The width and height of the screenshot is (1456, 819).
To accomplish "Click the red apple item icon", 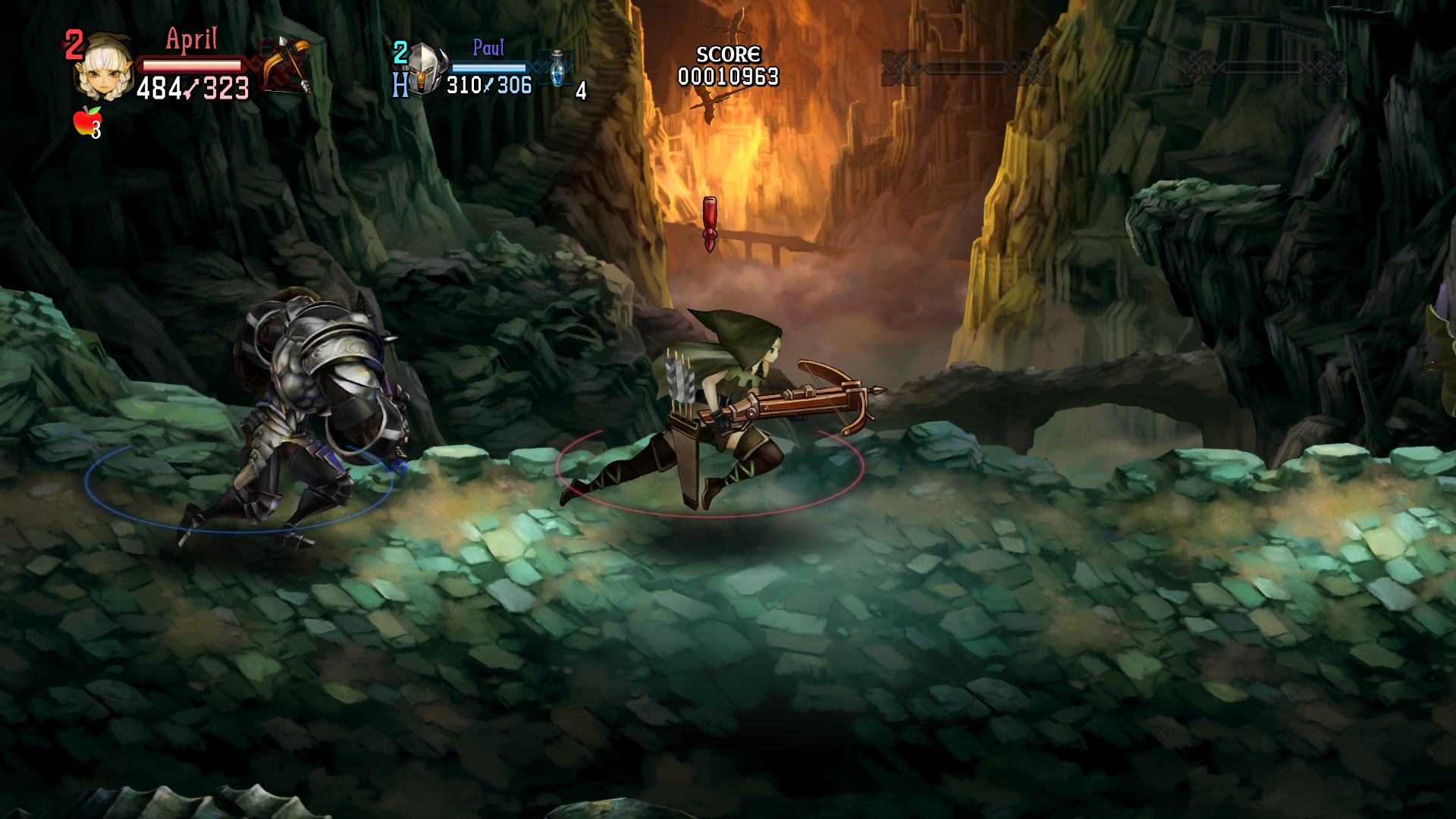I will pos(87,121).
